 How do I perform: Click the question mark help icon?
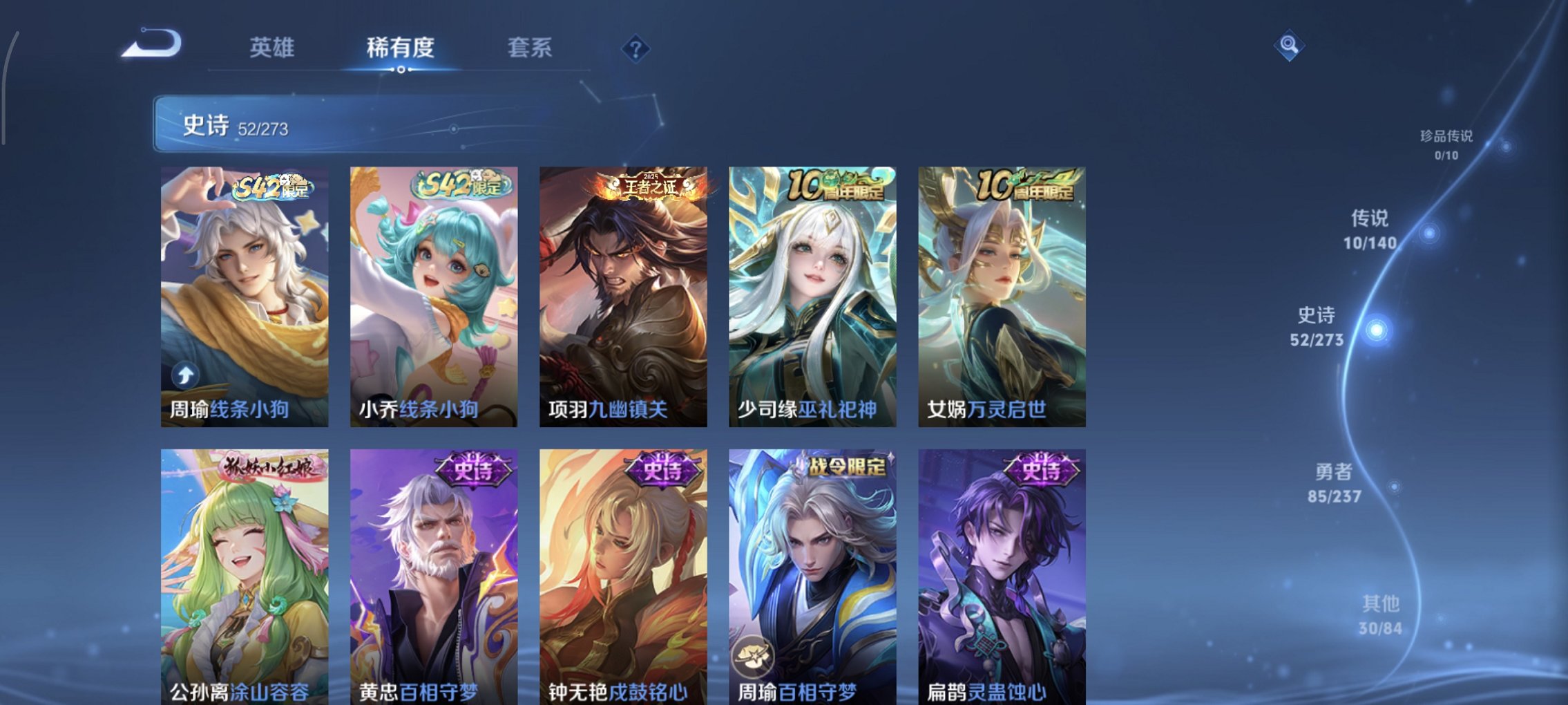[637, 49]
